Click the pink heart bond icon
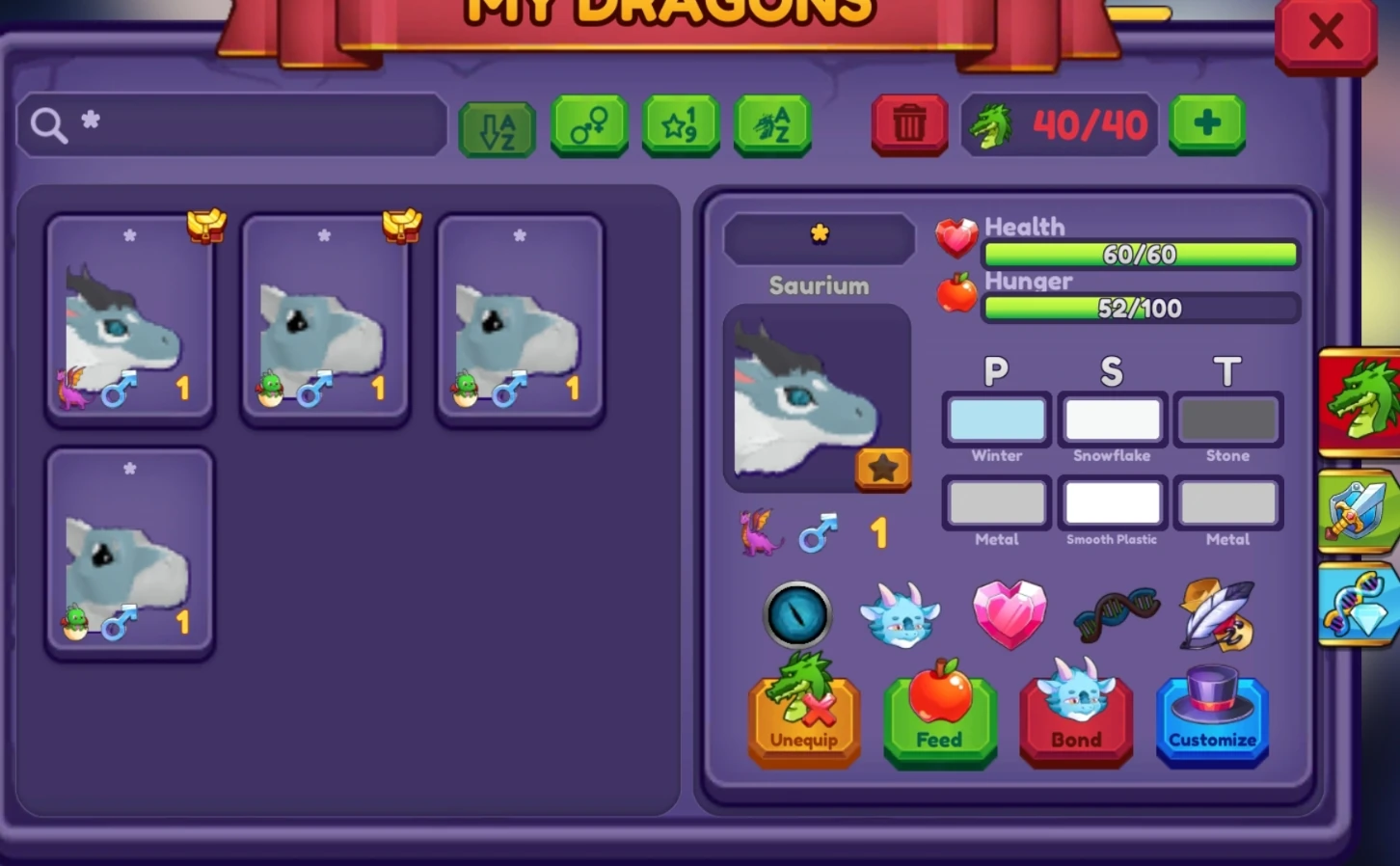The width and height of the screenshot is (1400, 866). pyautogui.click(x=1009, y=614)
